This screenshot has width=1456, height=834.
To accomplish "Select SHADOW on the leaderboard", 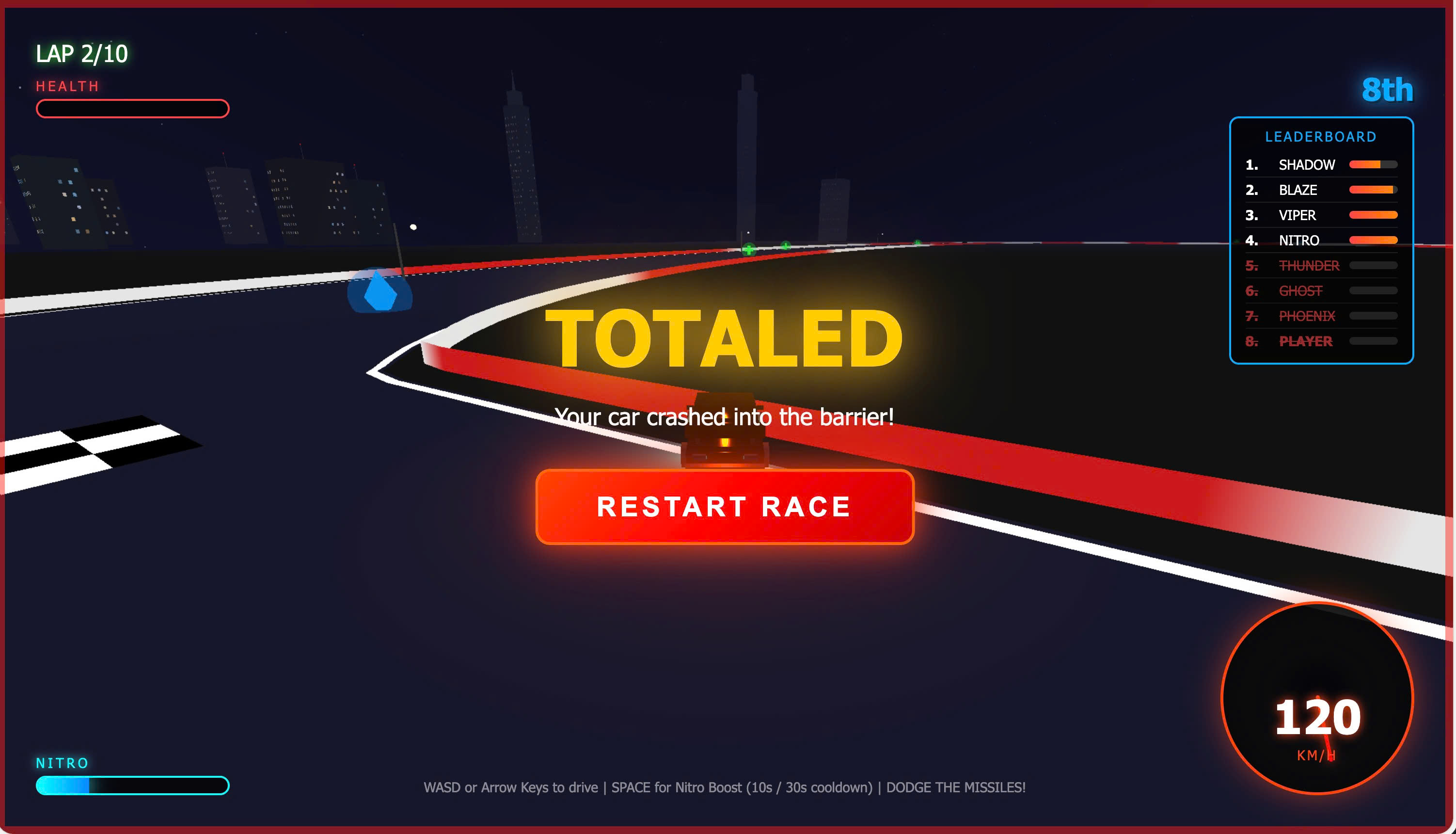I will 1307,164.
